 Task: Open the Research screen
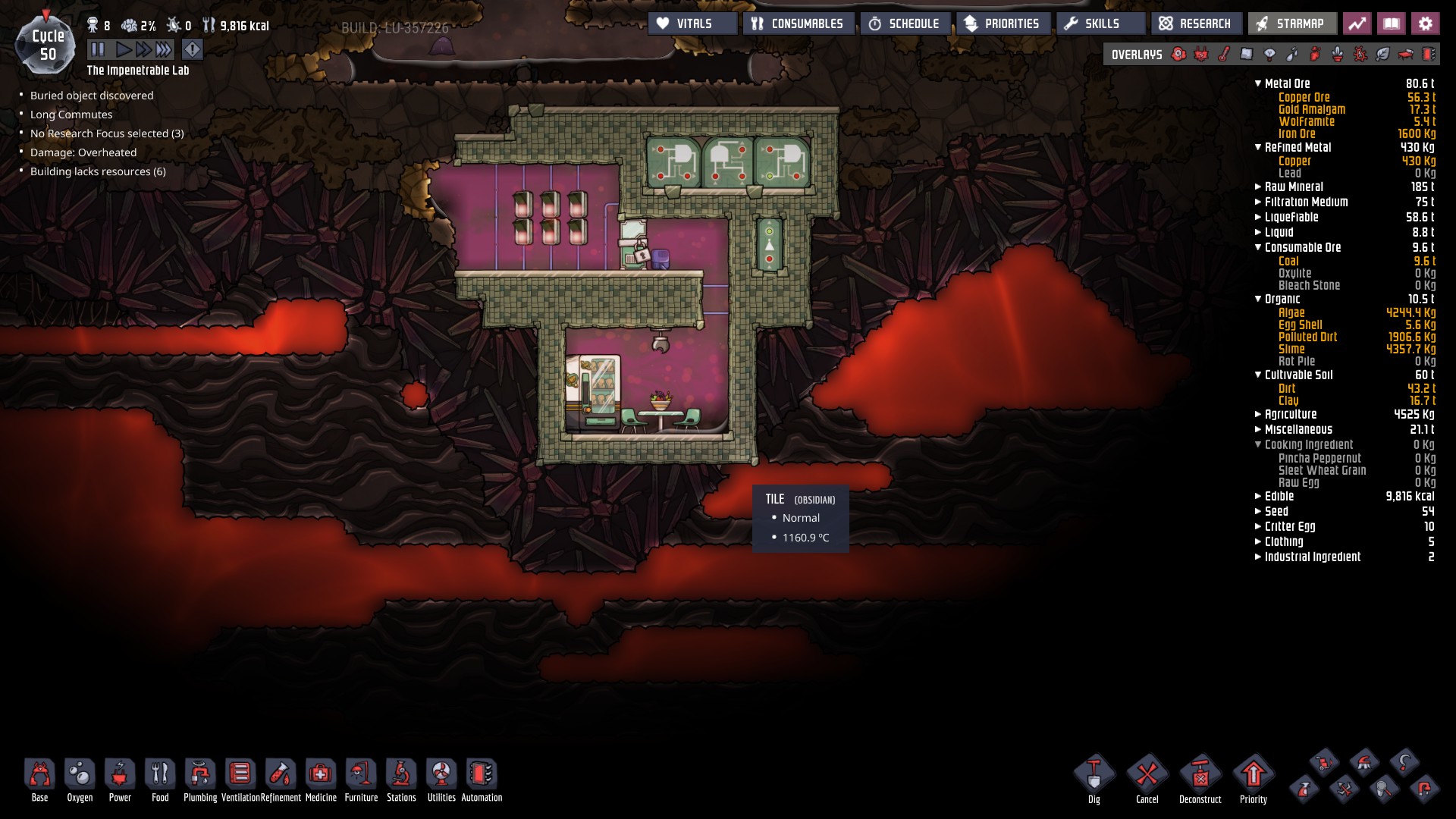pos(1196,24)
